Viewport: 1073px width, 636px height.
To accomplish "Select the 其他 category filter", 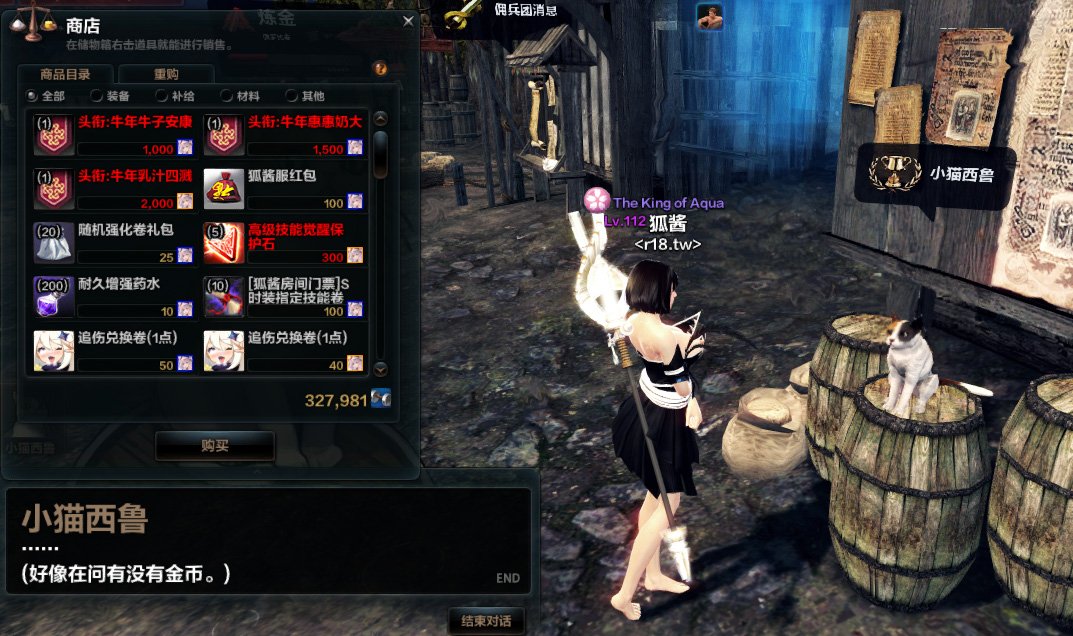I will coord(292,96).
